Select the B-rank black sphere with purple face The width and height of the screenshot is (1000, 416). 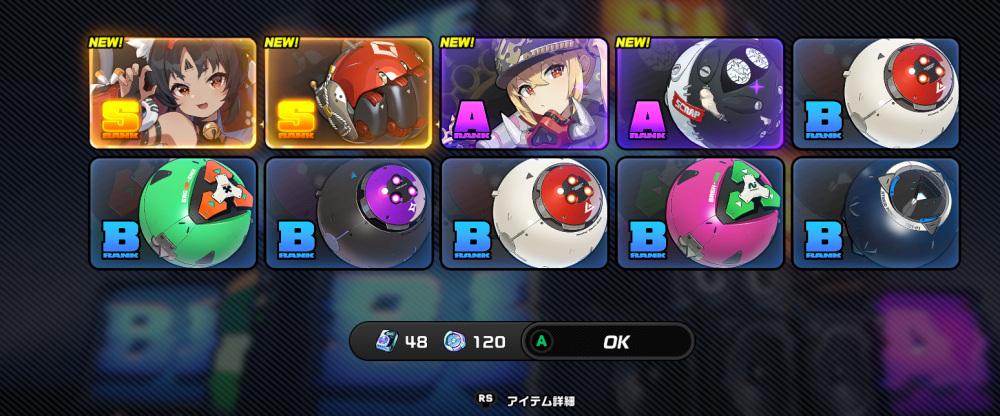(x=348, y=213)
